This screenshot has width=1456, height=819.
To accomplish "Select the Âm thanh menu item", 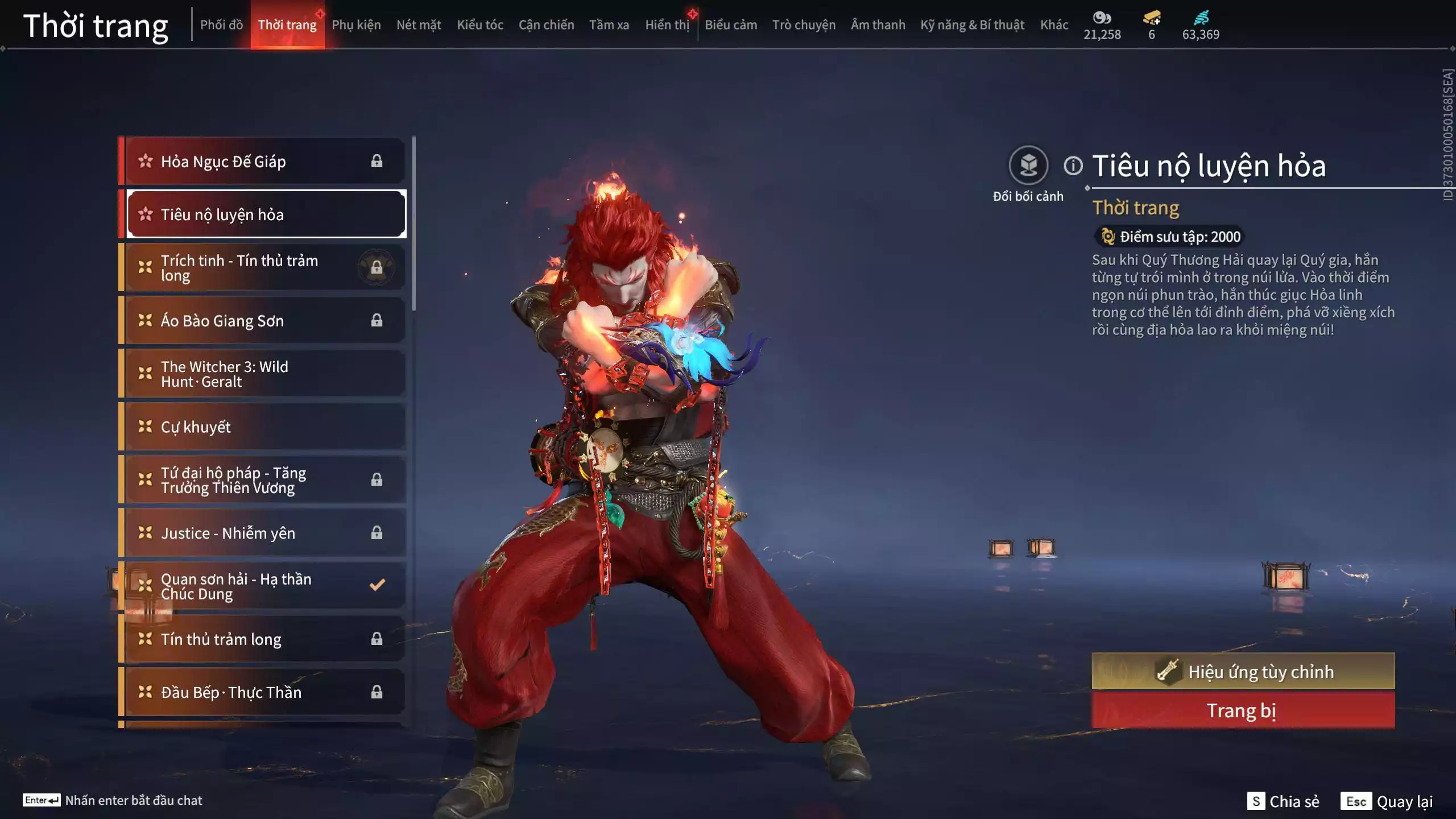I will point(879,24).
